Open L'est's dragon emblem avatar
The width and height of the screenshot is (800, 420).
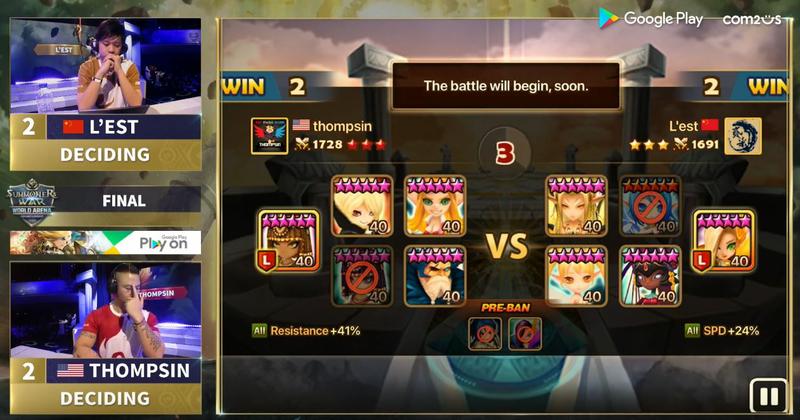coord(743,136)
